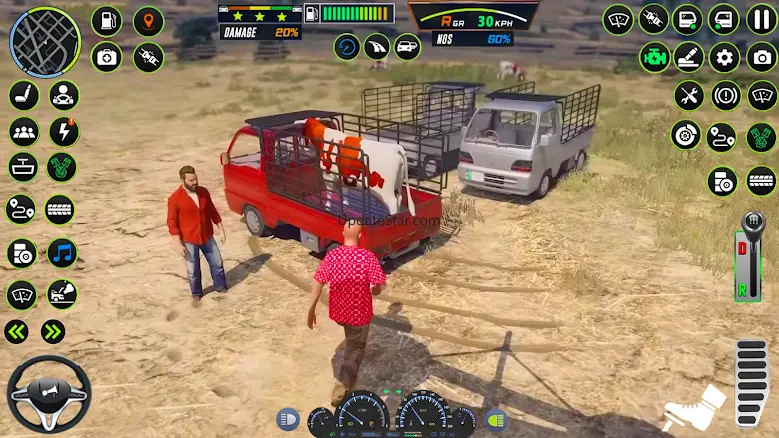Open the car seat icon
The width and height of the screenshot is (779, 438).
click(x=23, y=95)
